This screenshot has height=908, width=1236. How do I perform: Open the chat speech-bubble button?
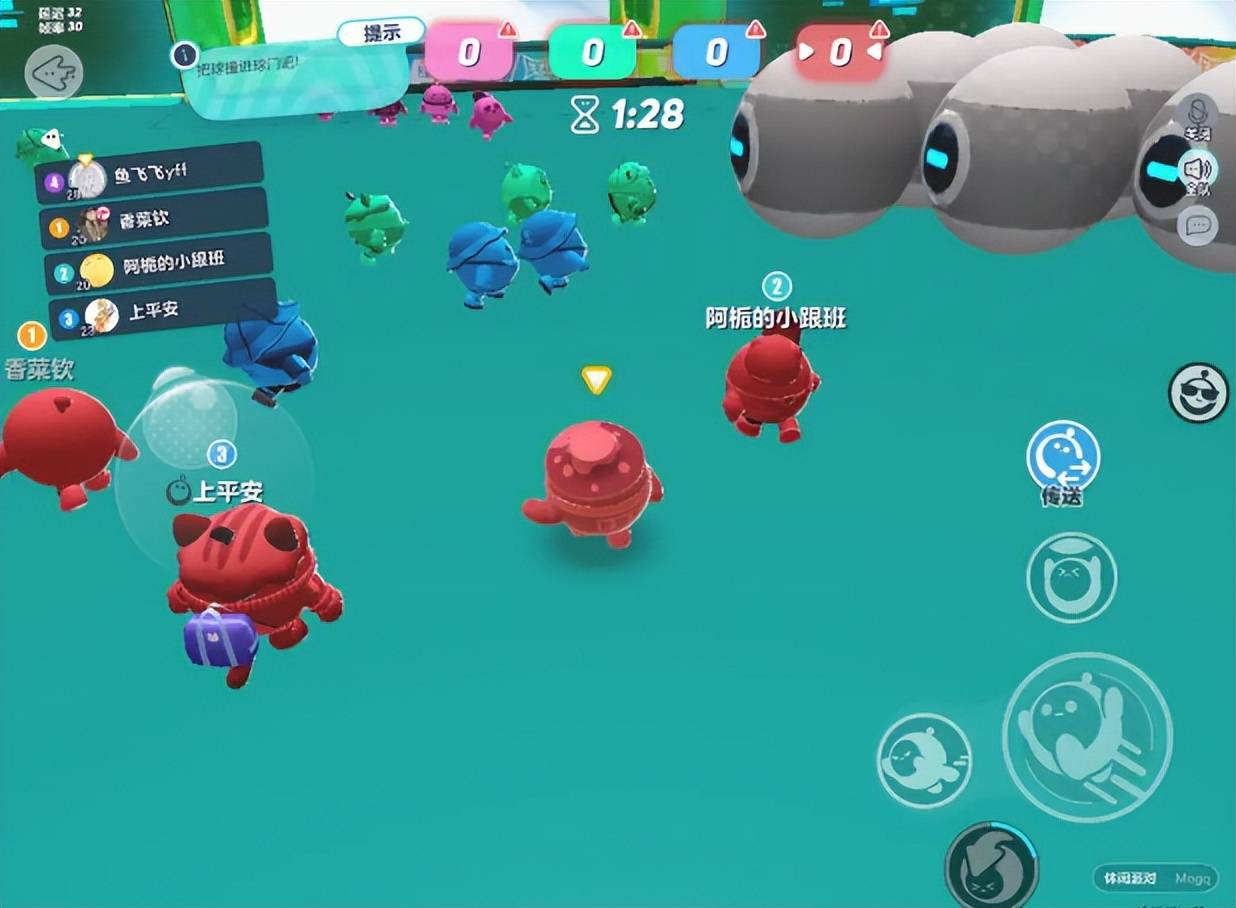click(x=1197, y=225)
